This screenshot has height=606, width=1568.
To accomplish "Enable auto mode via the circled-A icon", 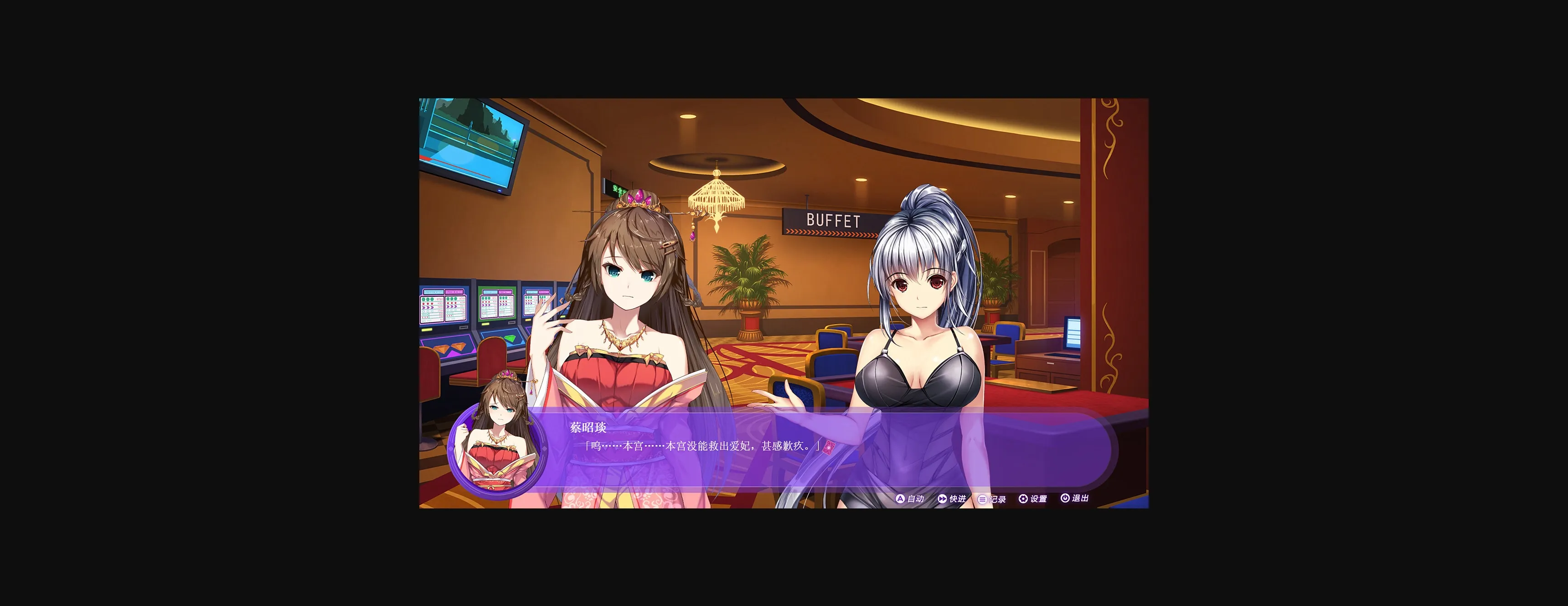I will (900, 498).
